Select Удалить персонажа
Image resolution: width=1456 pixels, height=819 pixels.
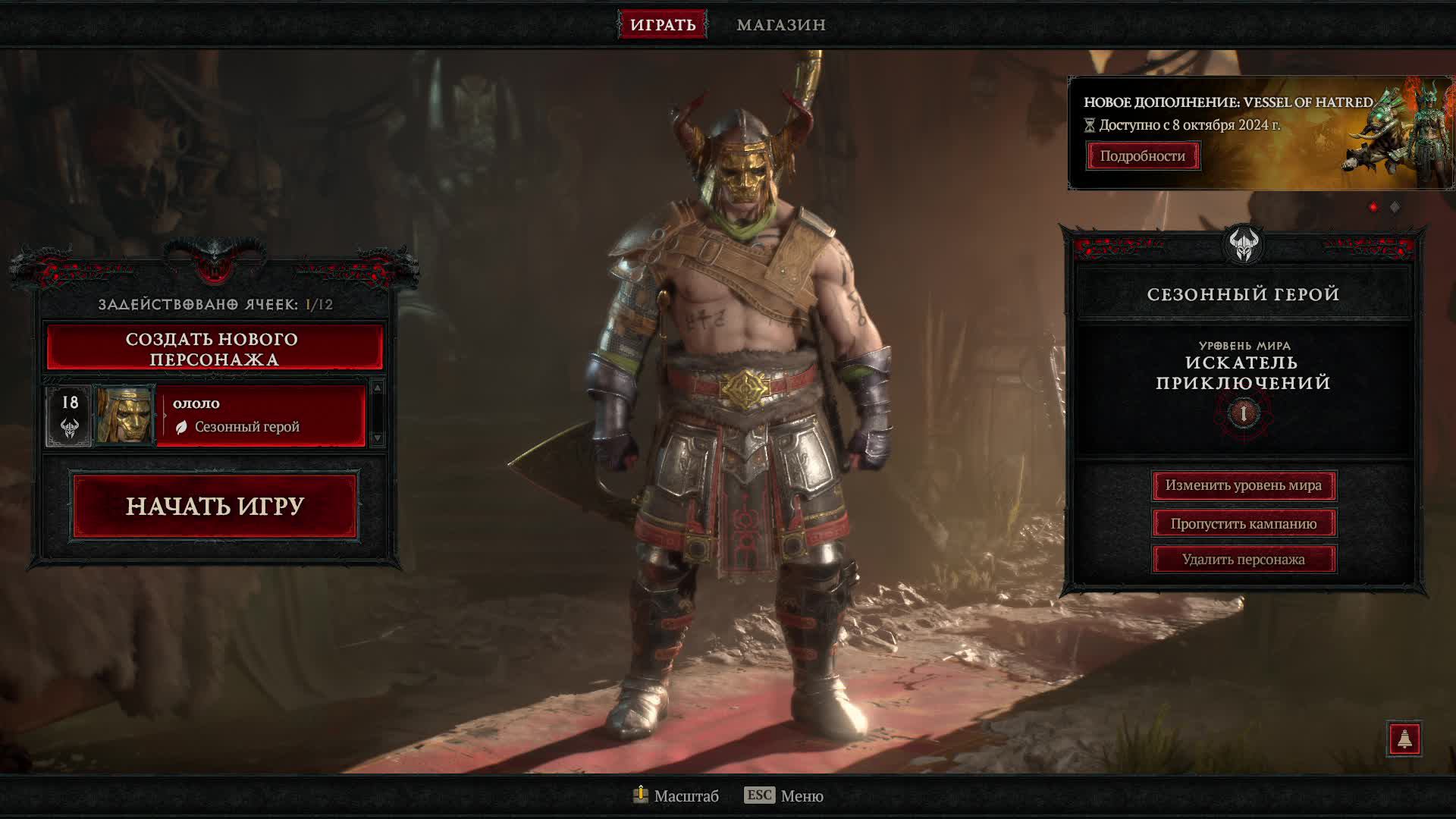(x=1243, y=560)
